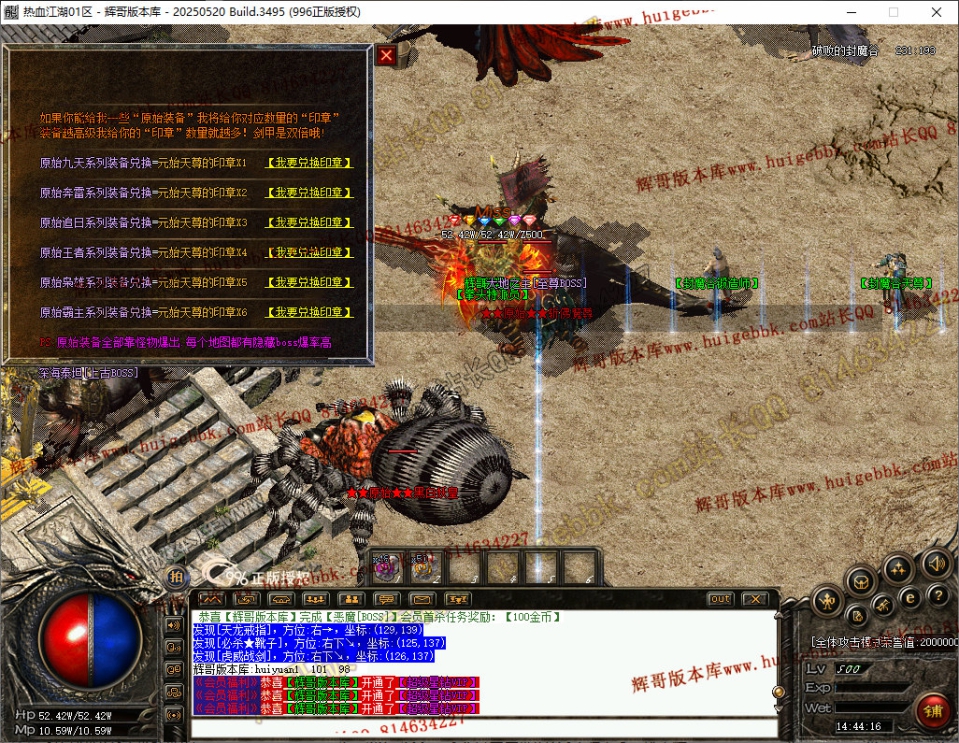Image resolution: width=959 pixels, height=743 pixels.
Task: Choose the 追日 series seal exchange link
Action: 309,223
